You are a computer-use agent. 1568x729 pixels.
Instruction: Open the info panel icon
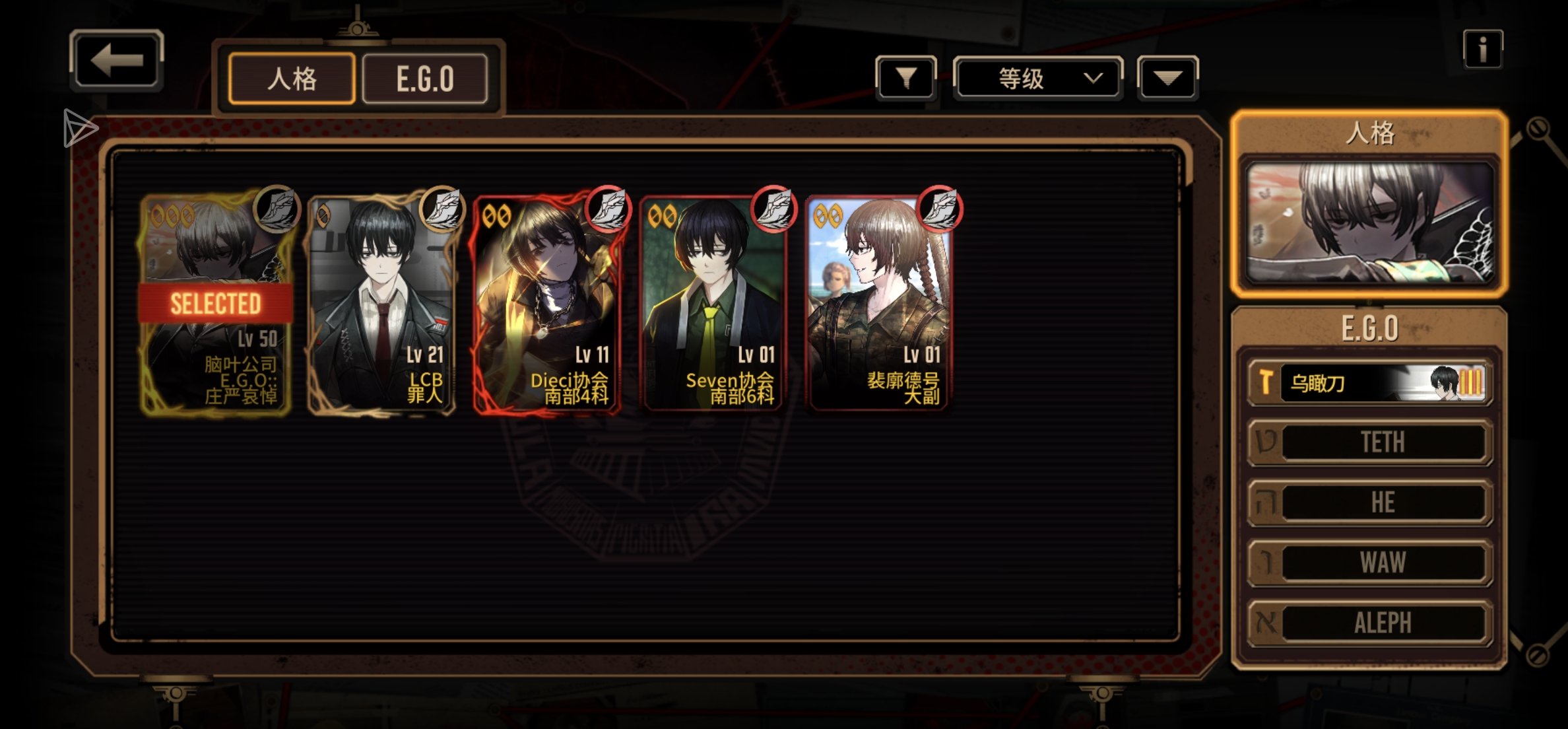[x=1482, y=50]
